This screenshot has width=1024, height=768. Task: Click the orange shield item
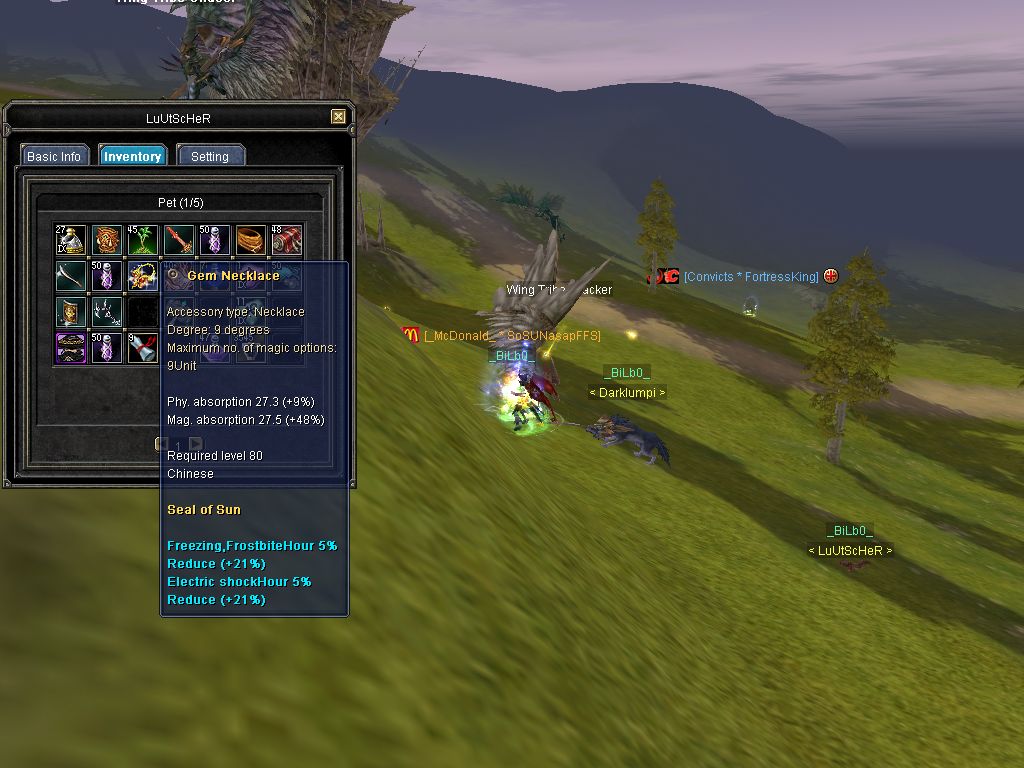107,241
